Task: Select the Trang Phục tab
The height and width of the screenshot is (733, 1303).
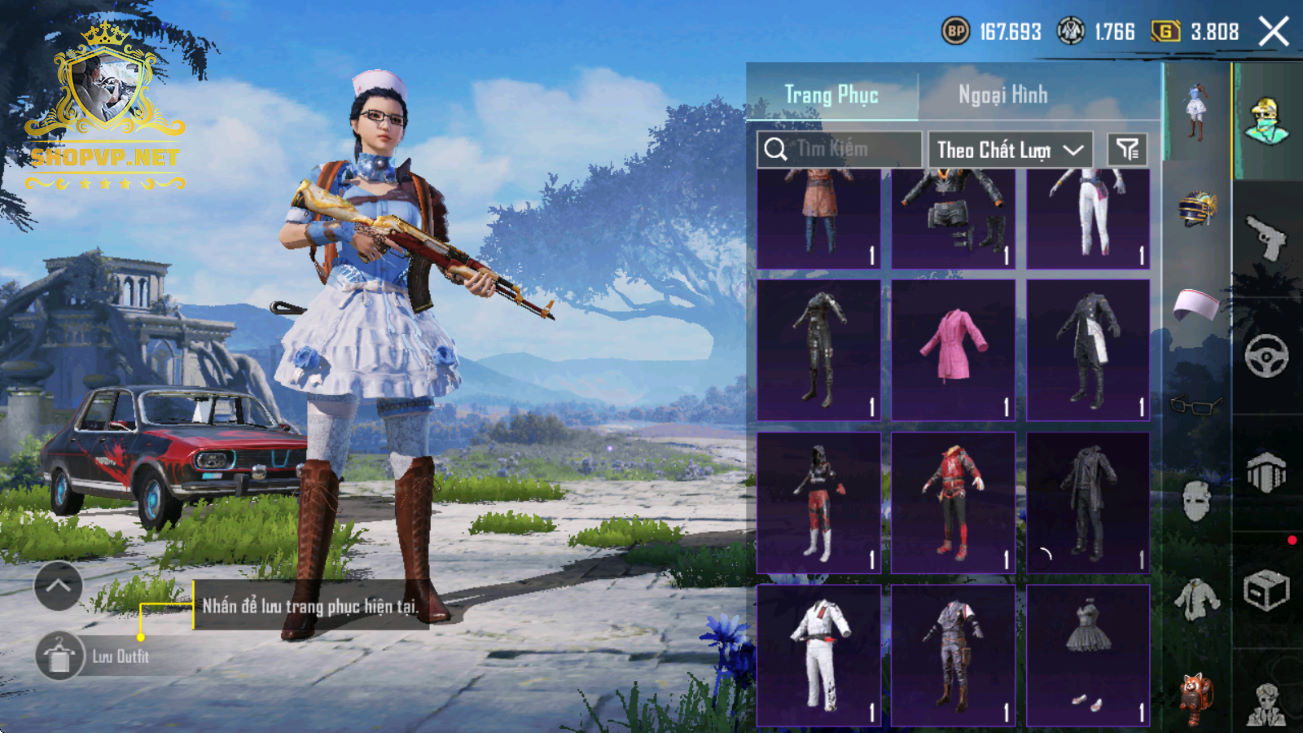Action: click(831, 95)
